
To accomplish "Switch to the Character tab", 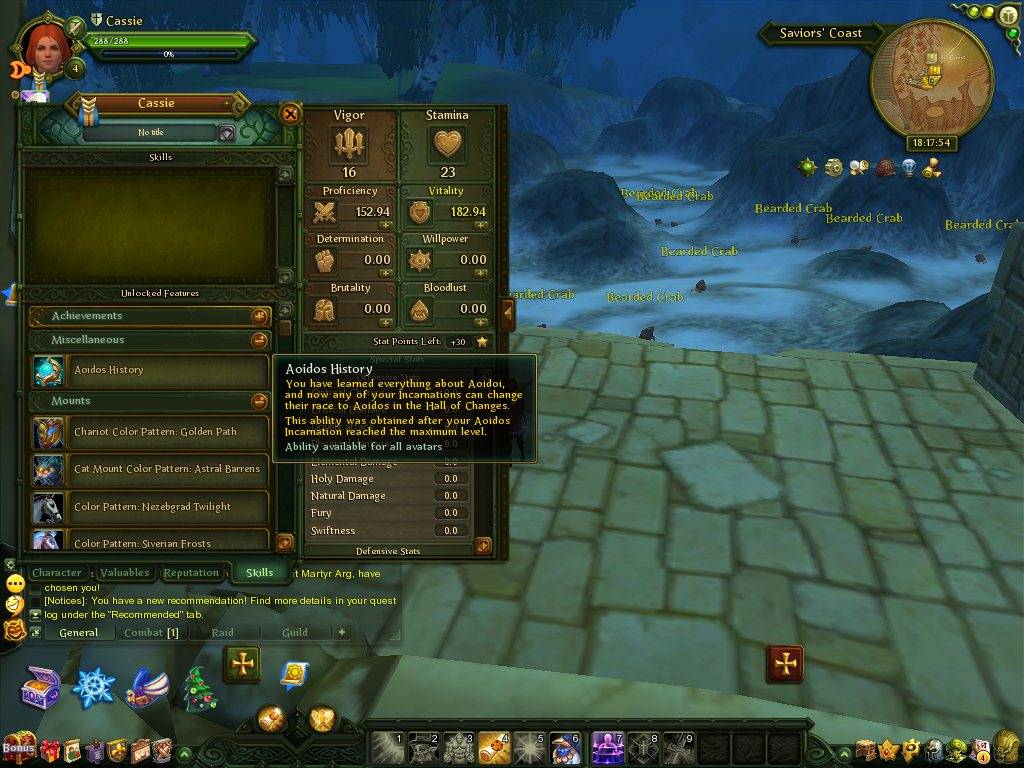I will pos(56,573).
